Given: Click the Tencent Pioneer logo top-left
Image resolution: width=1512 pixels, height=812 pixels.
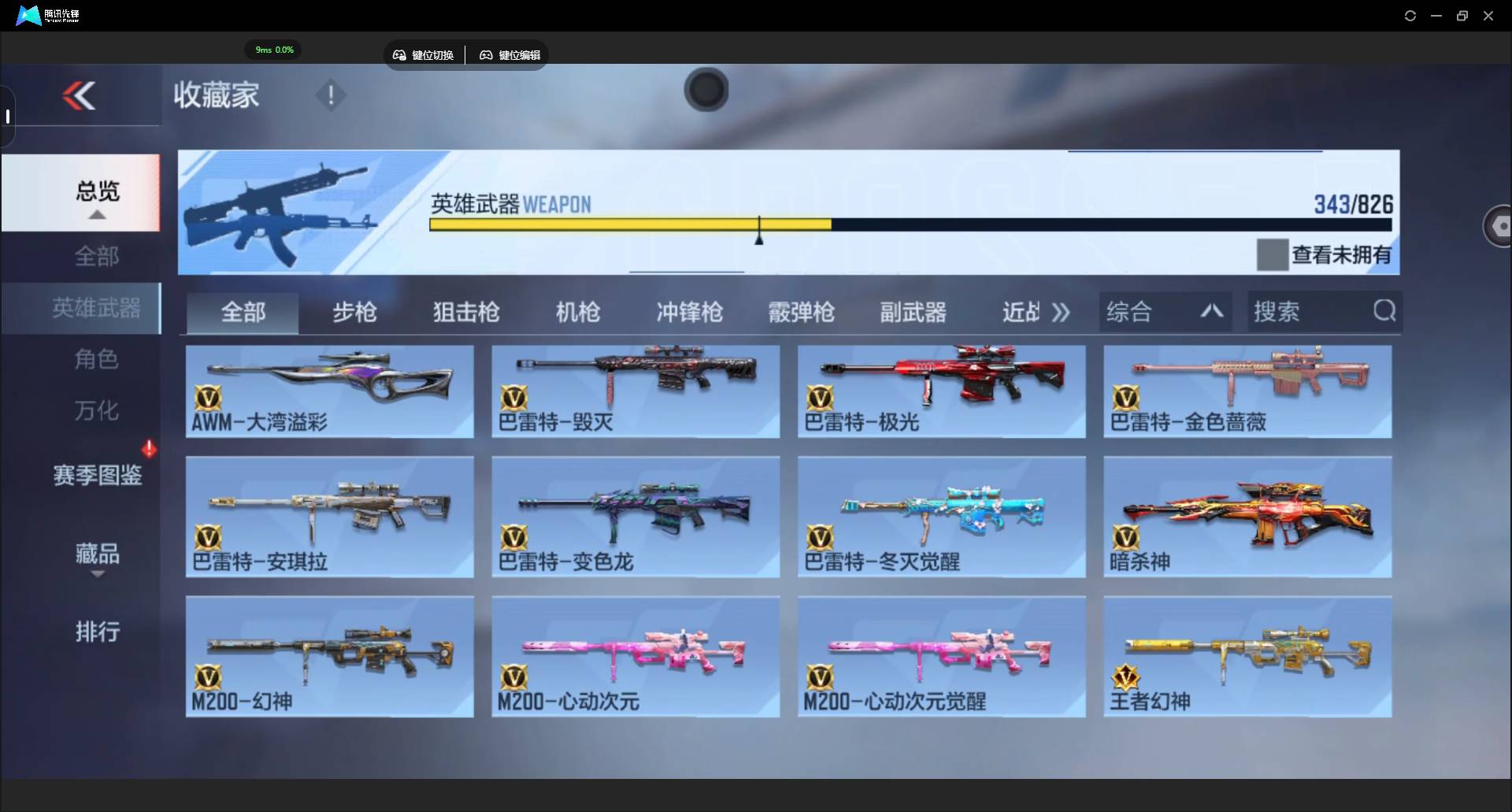Looking at the screenshot, I should [x=26, y=15].
